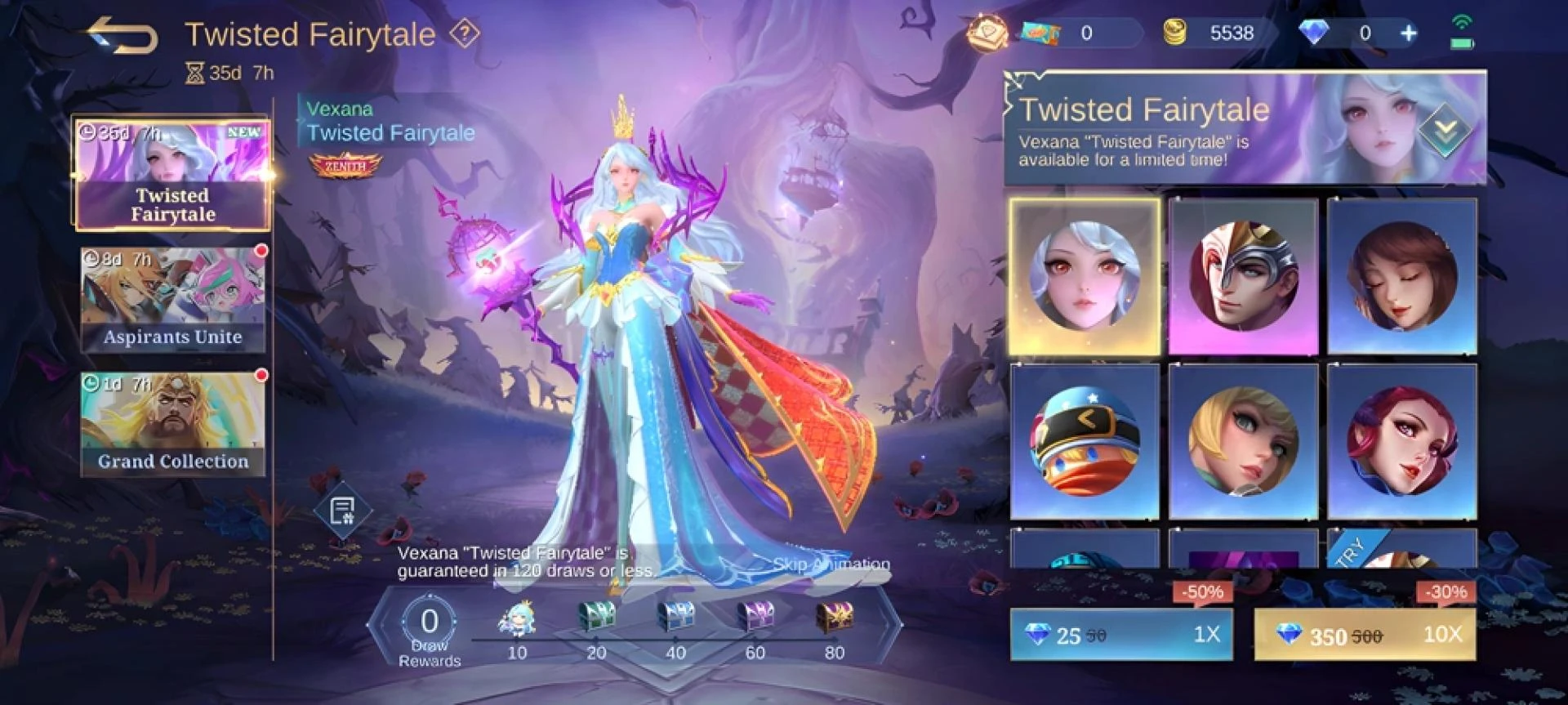The height and width of the screenshot is (705, 1568).
Task: Go back with the return arrow
Action: 123,35
